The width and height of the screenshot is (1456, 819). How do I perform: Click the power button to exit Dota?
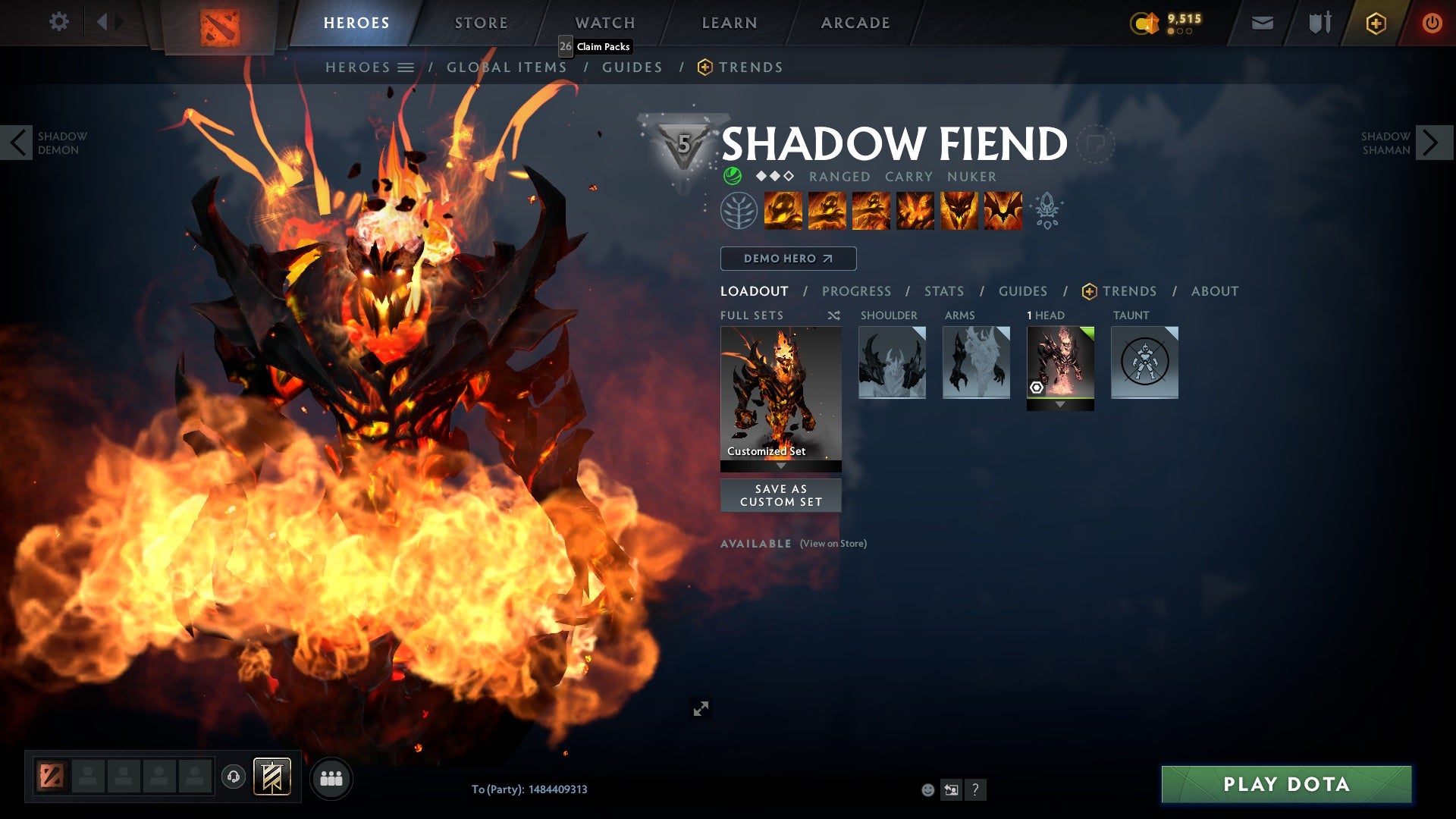(1433, 22)
